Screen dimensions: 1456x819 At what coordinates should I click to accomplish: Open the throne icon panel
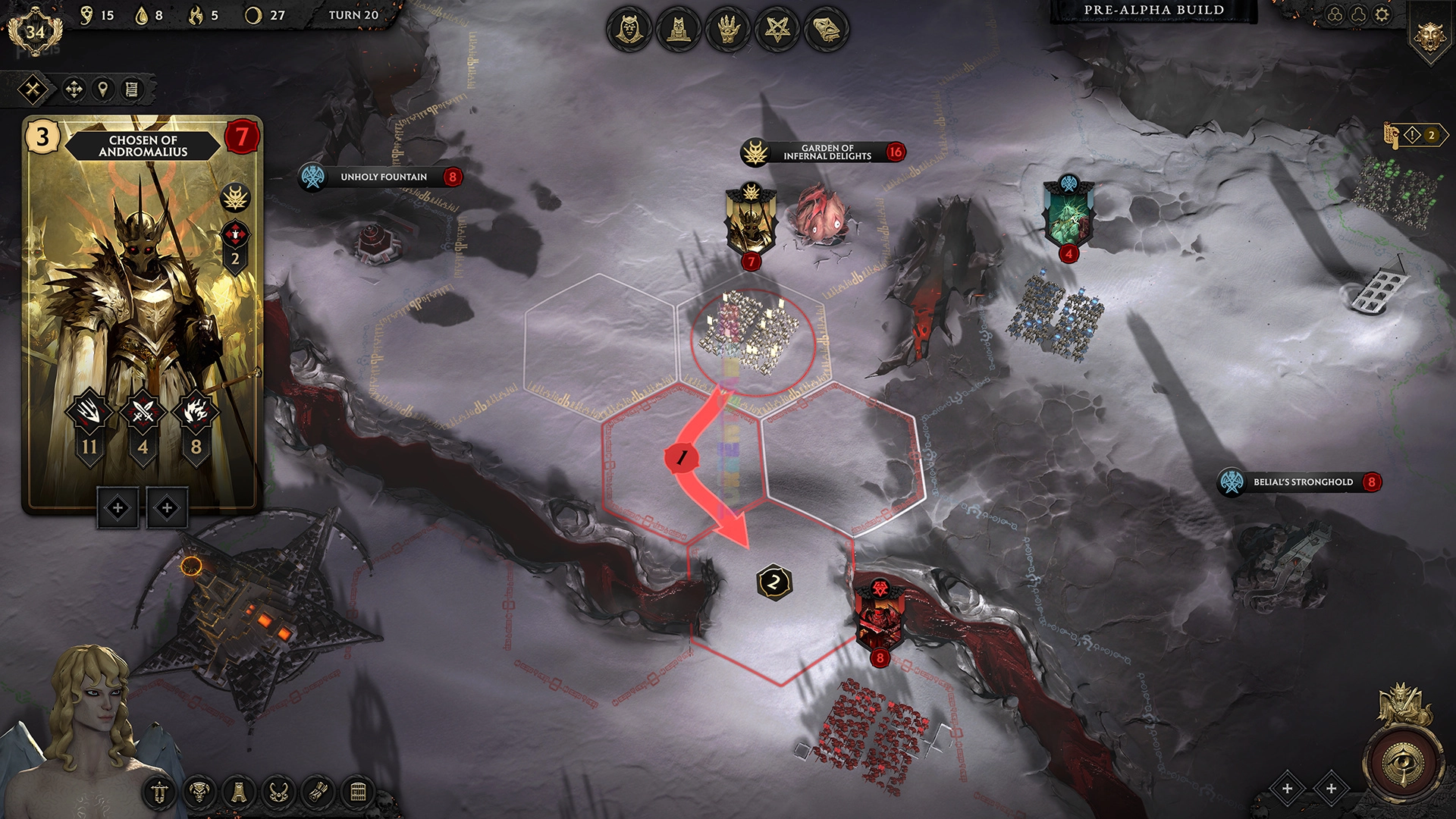(x=678, y=30)
